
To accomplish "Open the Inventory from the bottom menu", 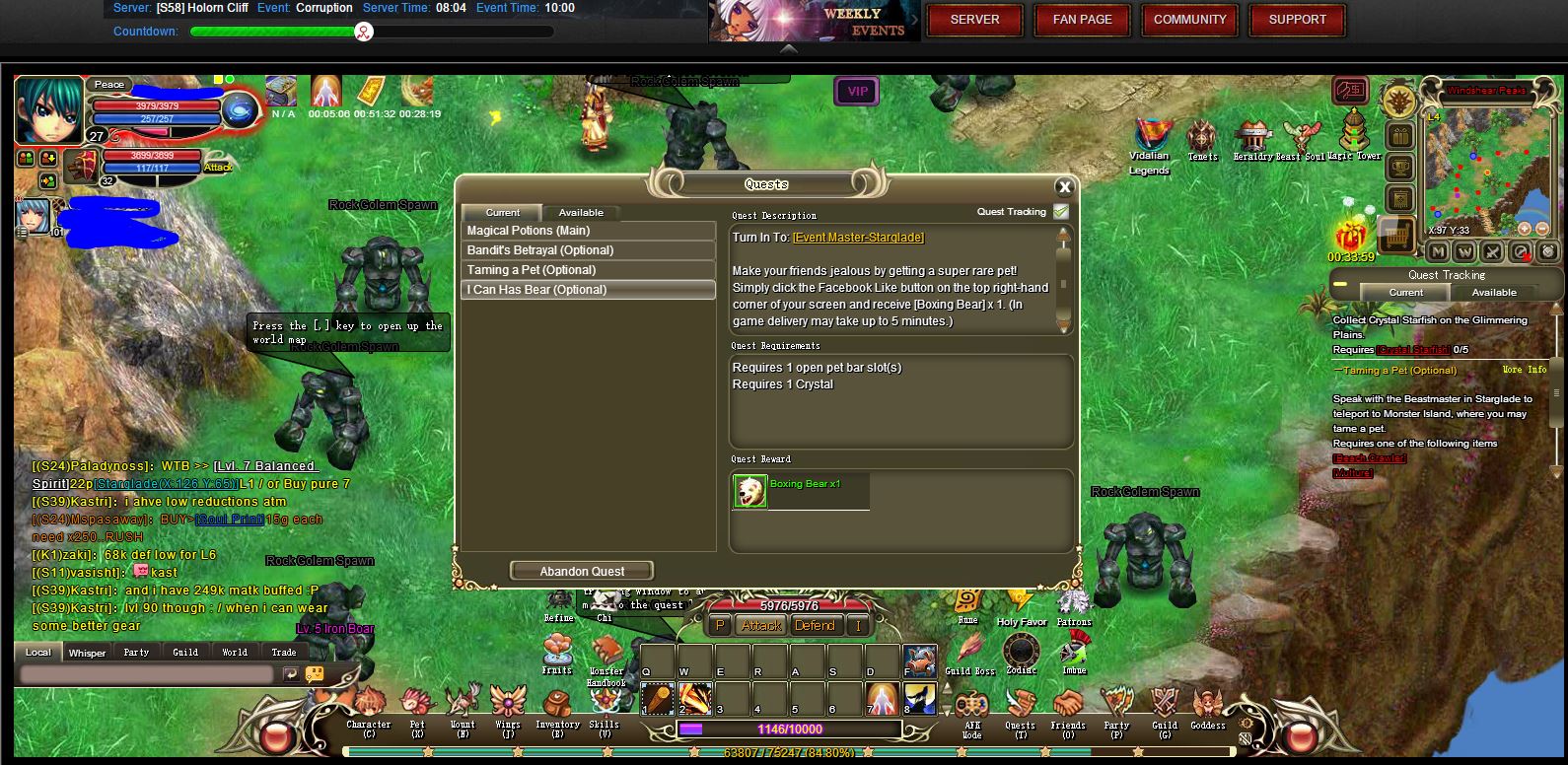I will [x=557, y=712].
